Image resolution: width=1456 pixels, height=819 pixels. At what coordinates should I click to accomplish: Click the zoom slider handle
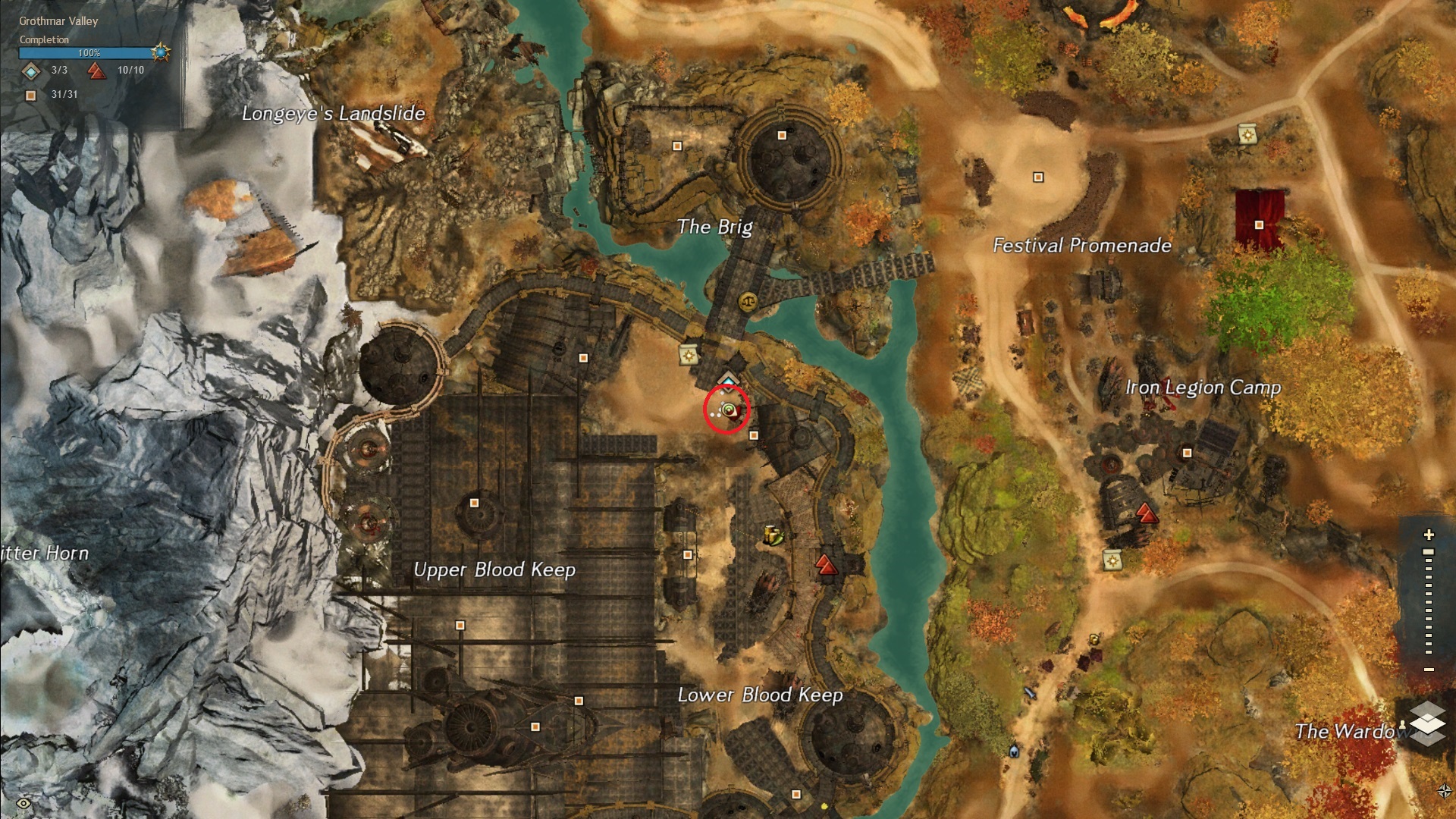click(1429, 552)
